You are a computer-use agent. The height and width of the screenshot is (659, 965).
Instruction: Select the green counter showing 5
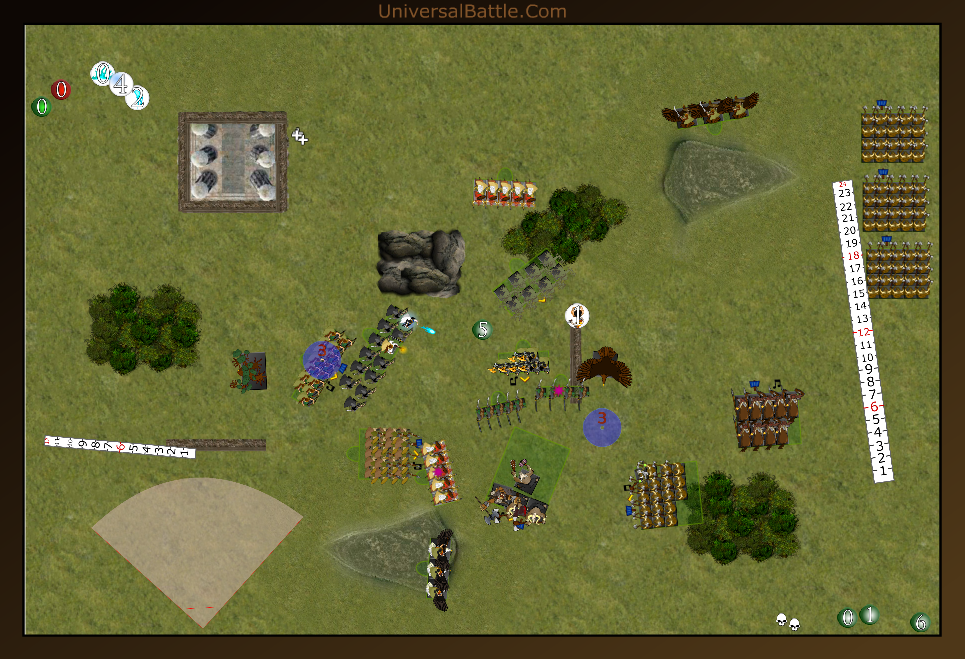tap(482, 329)
